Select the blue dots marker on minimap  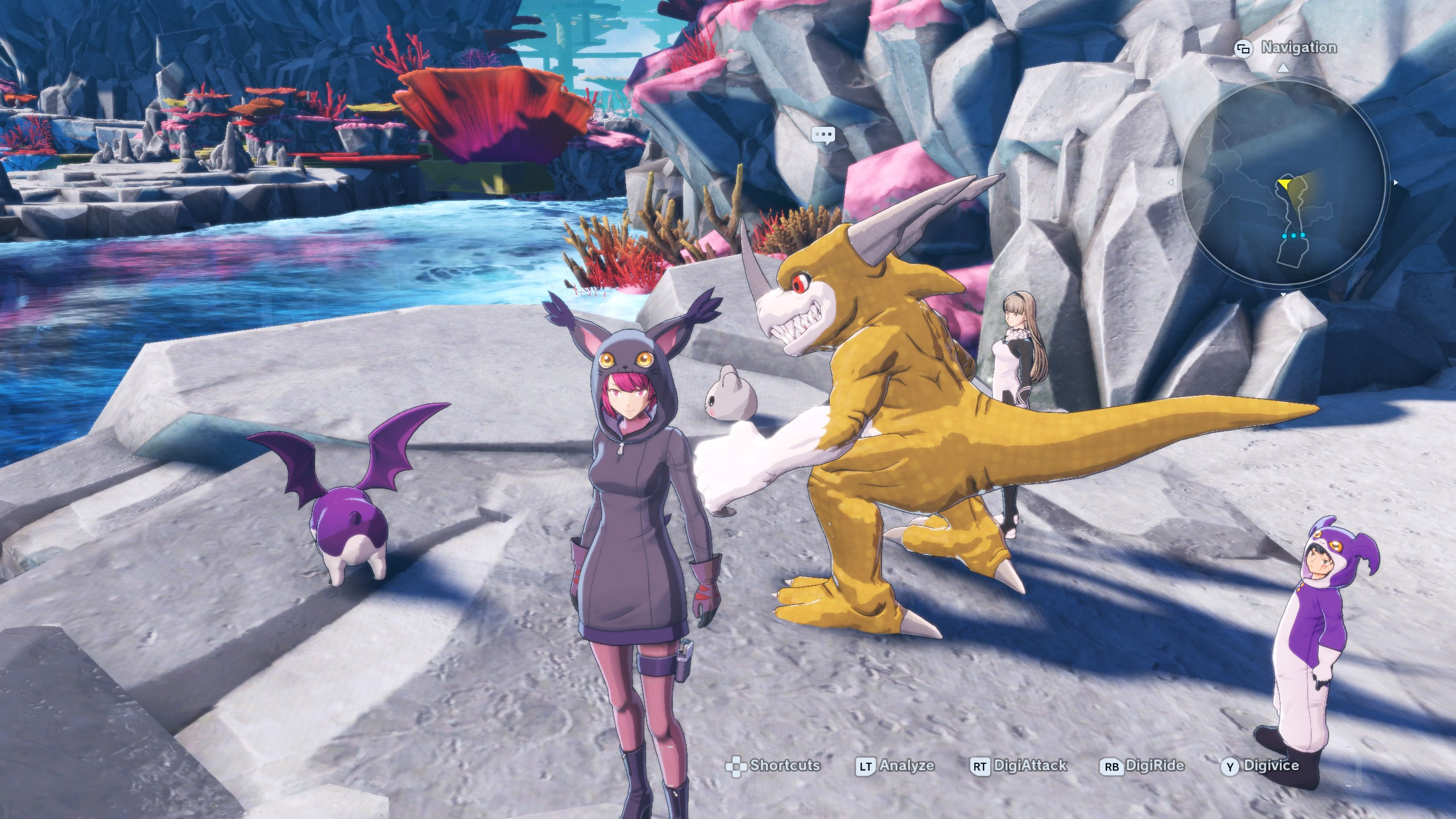click(x=1294, y=235)
